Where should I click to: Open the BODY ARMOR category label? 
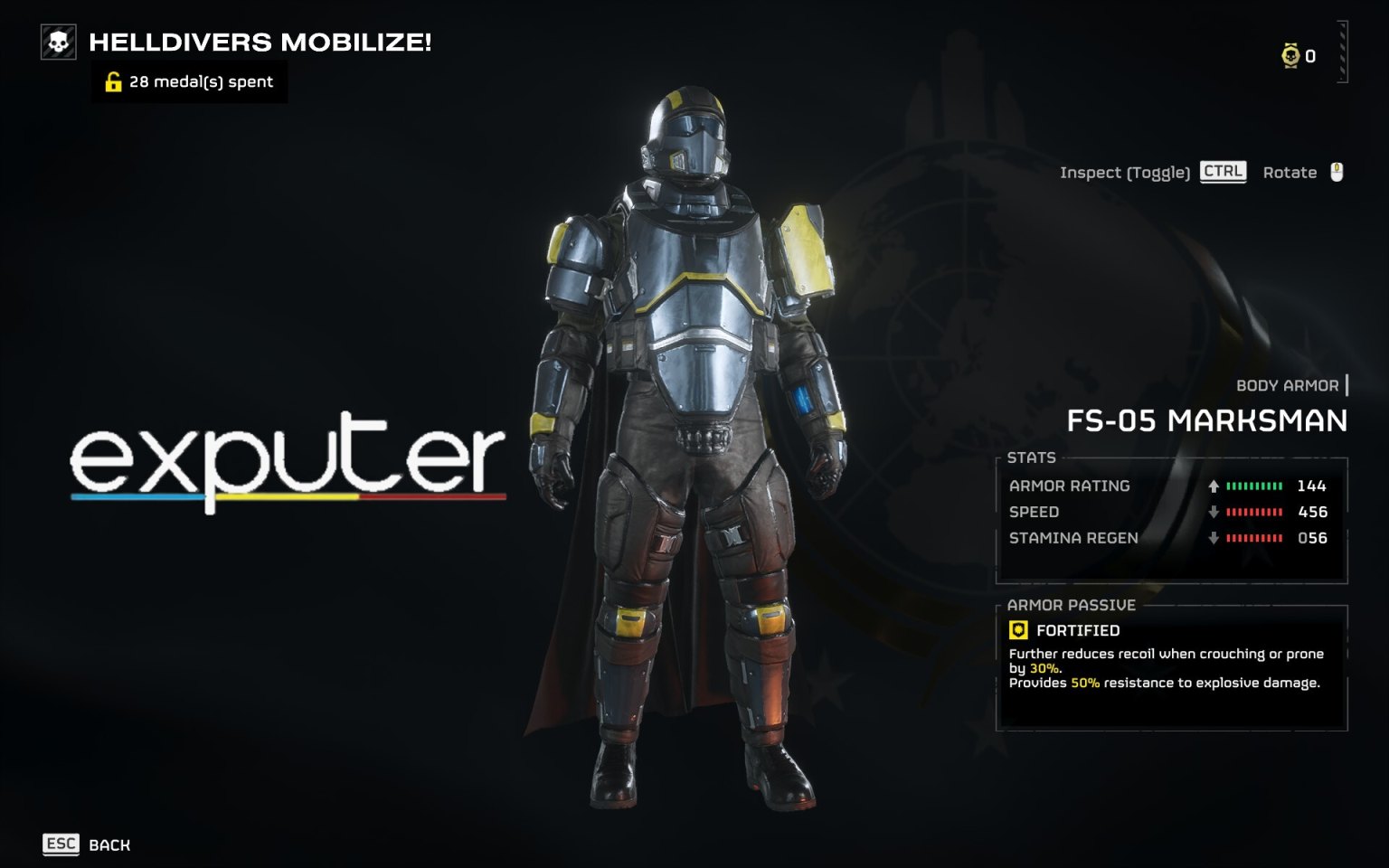click(1288, 384)
